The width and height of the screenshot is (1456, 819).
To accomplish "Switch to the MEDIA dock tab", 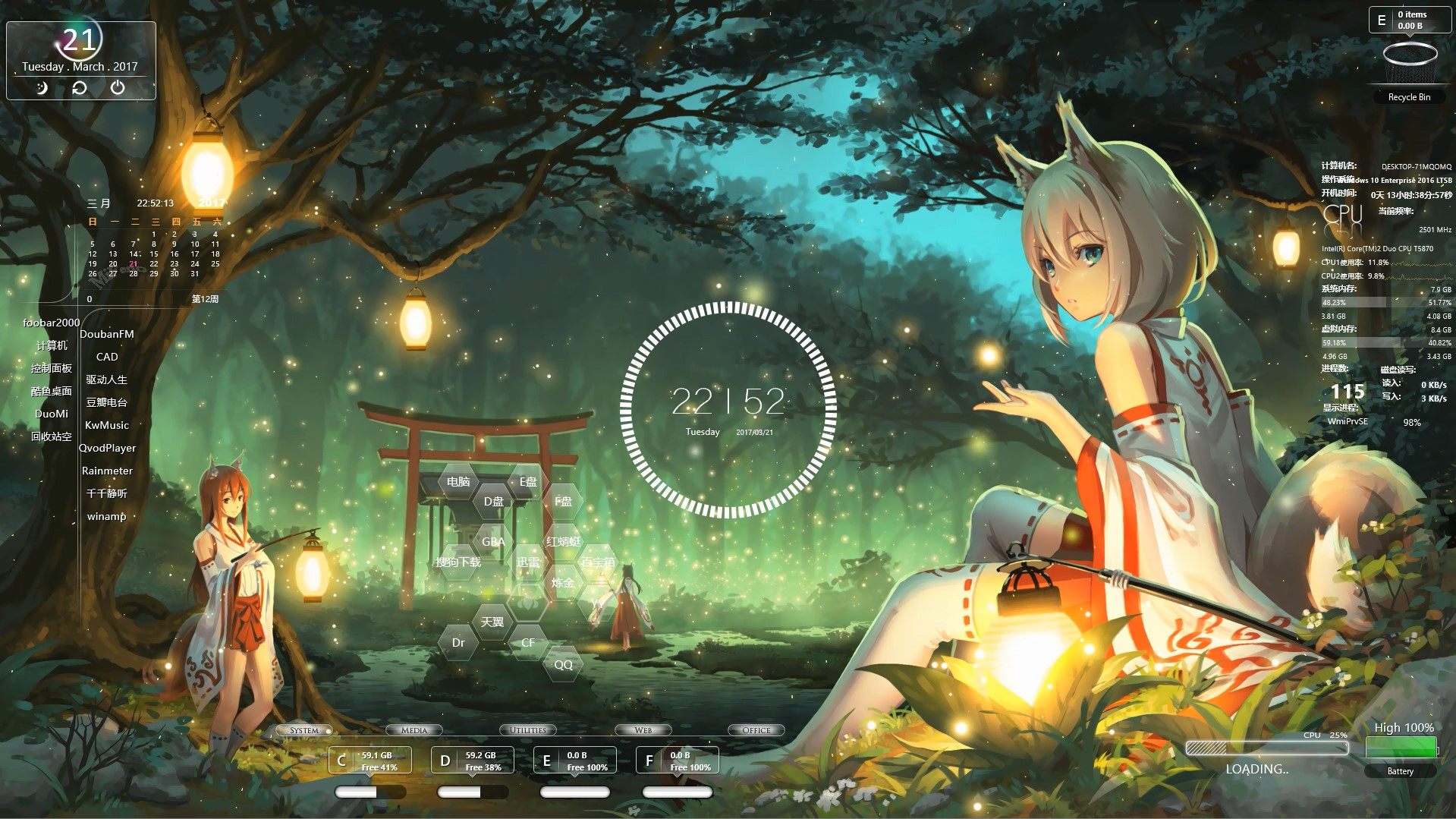I will click(414, 729).
